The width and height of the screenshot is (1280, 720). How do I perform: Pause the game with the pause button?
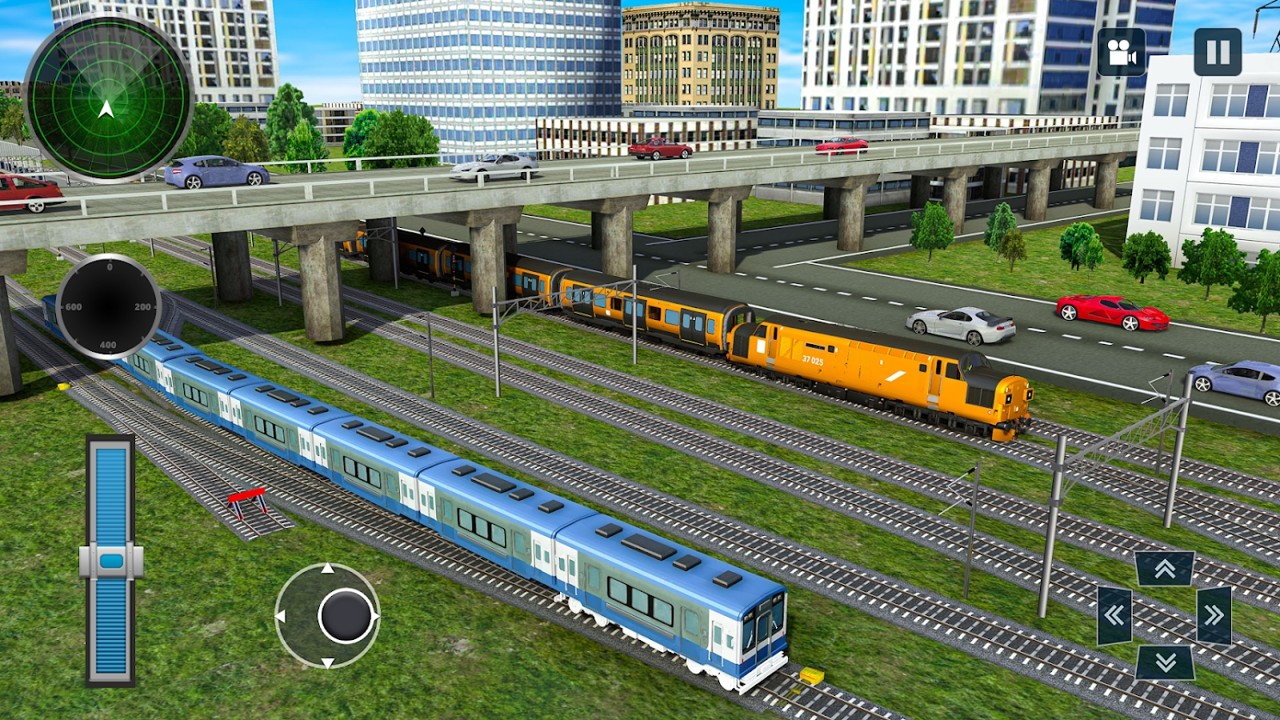(x=1217, y=52)
